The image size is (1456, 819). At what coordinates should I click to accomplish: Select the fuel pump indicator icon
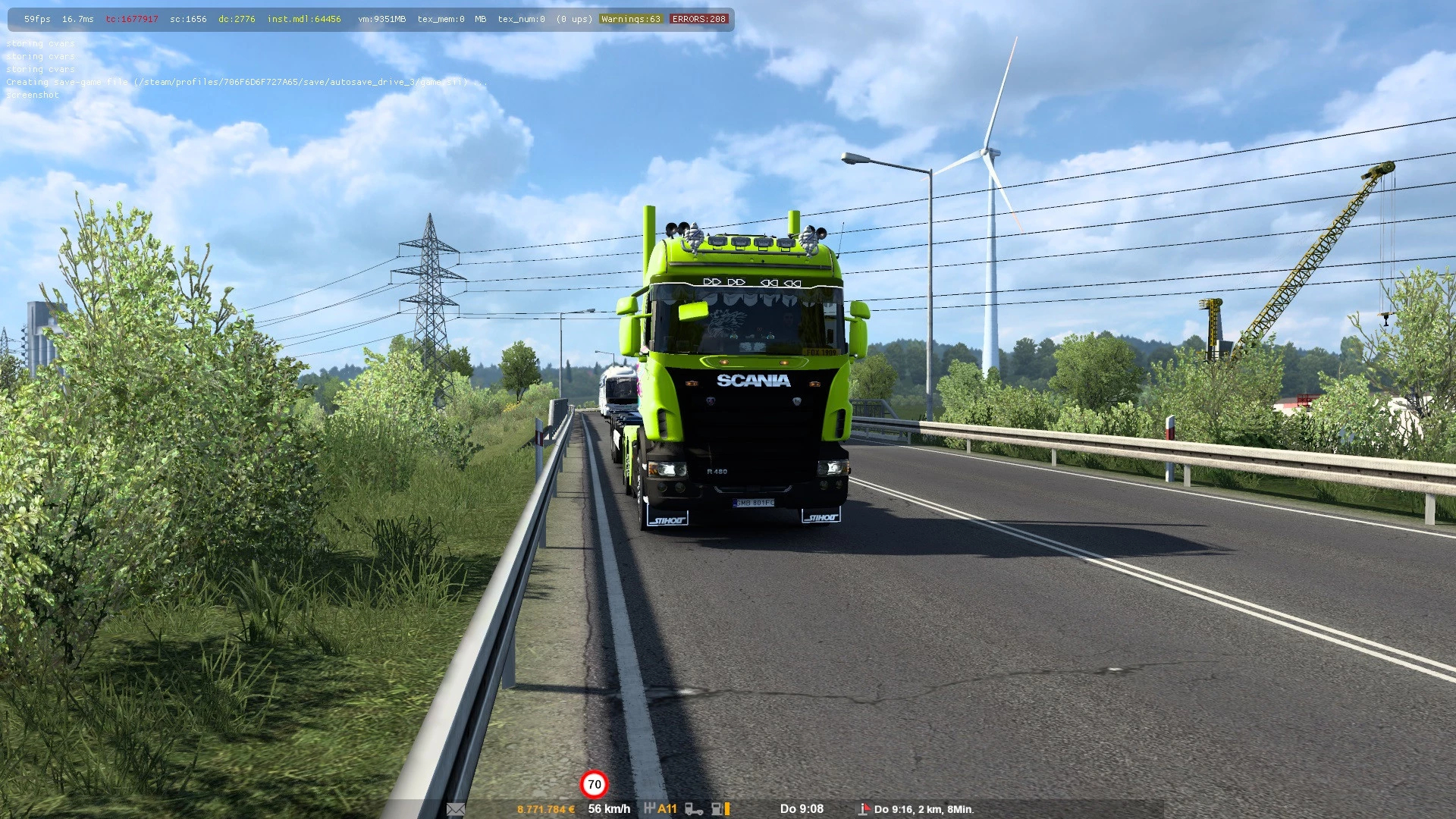point(716,809)
